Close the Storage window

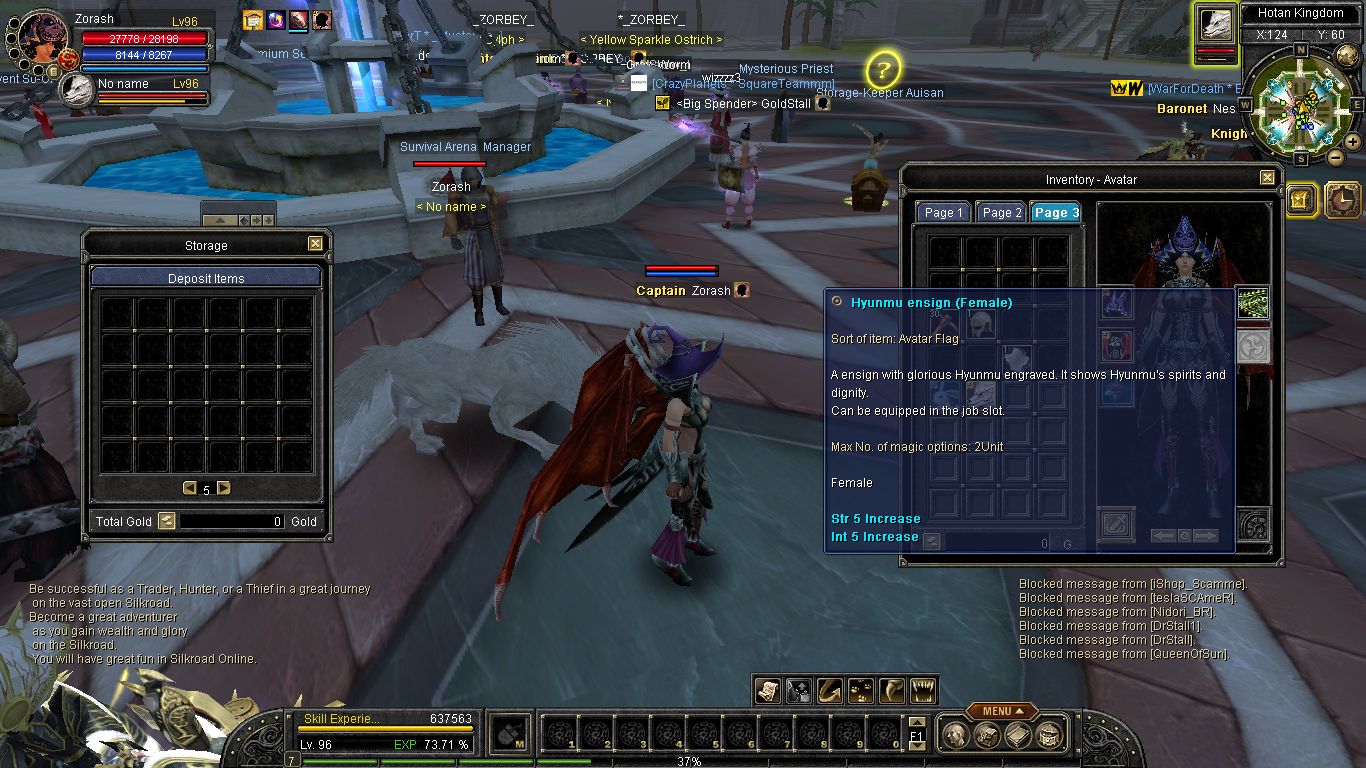pyautogui.click(x=315, y=244)
